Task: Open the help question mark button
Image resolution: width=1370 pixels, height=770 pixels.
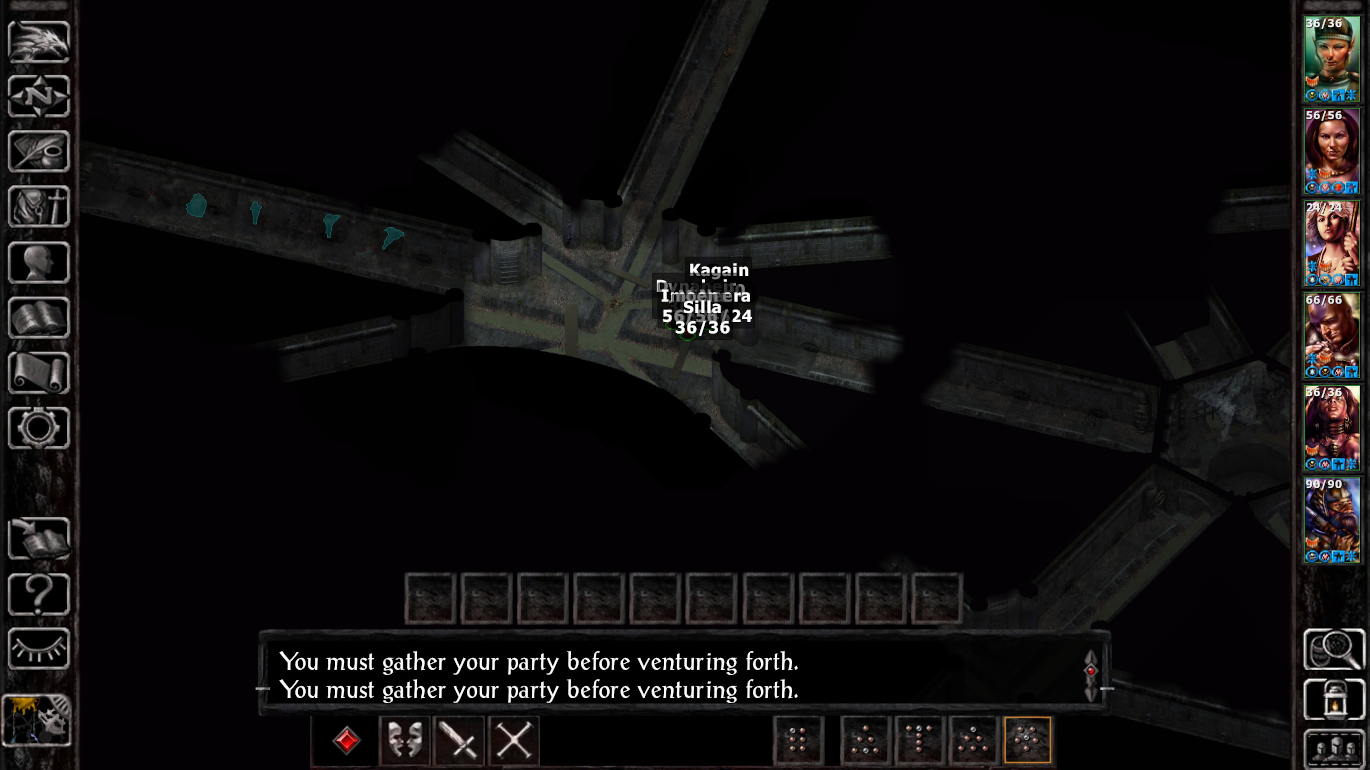Action: point(39,595)
